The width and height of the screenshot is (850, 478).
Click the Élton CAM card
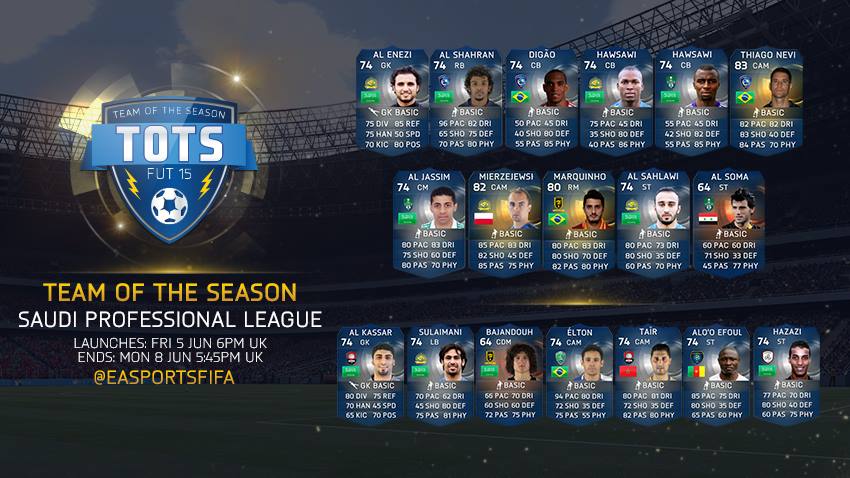(578, 374)
